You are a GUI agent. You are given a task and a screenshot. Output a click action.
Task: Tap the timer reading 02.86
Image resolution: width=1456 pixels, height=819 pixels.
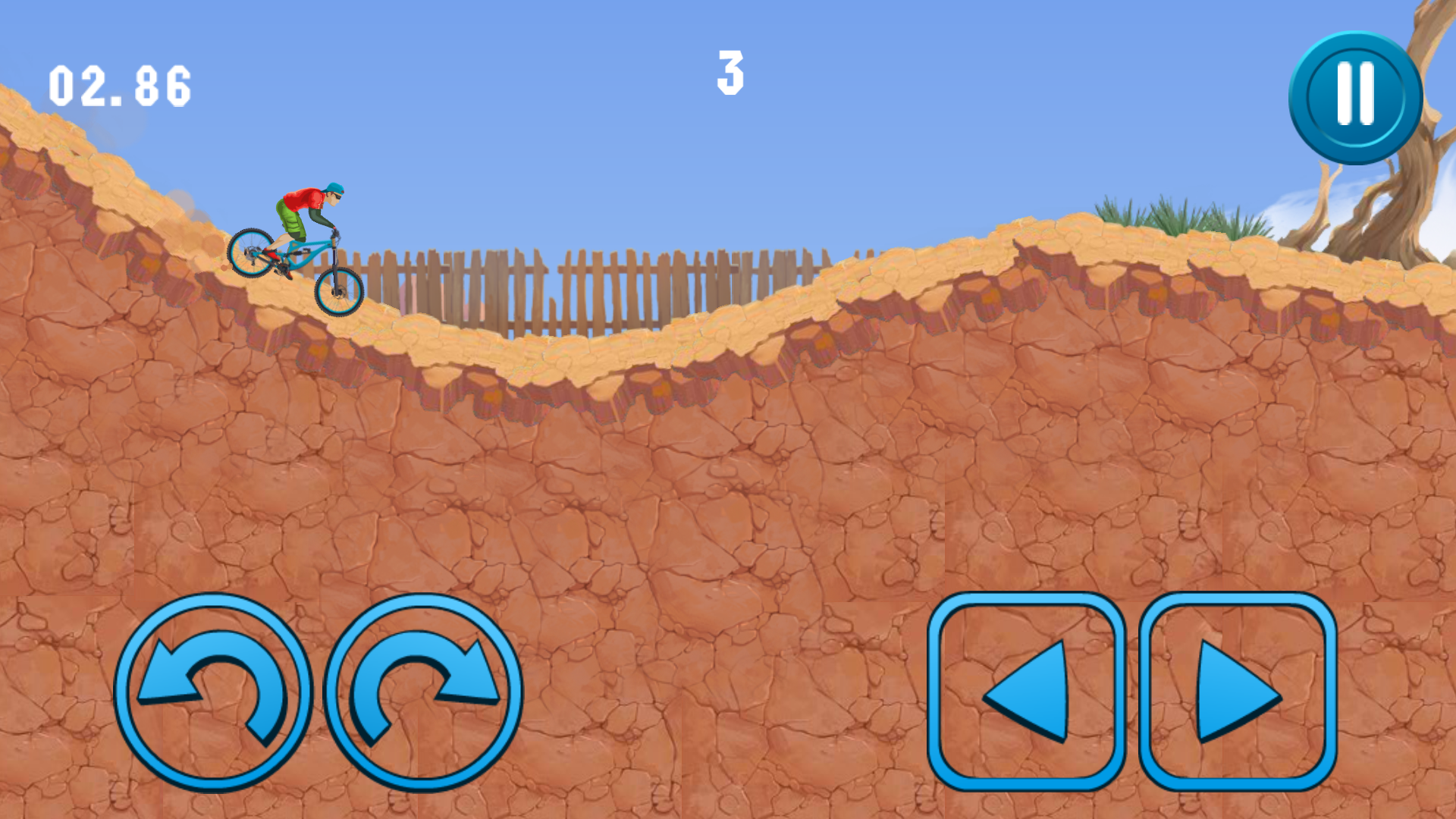118,86
